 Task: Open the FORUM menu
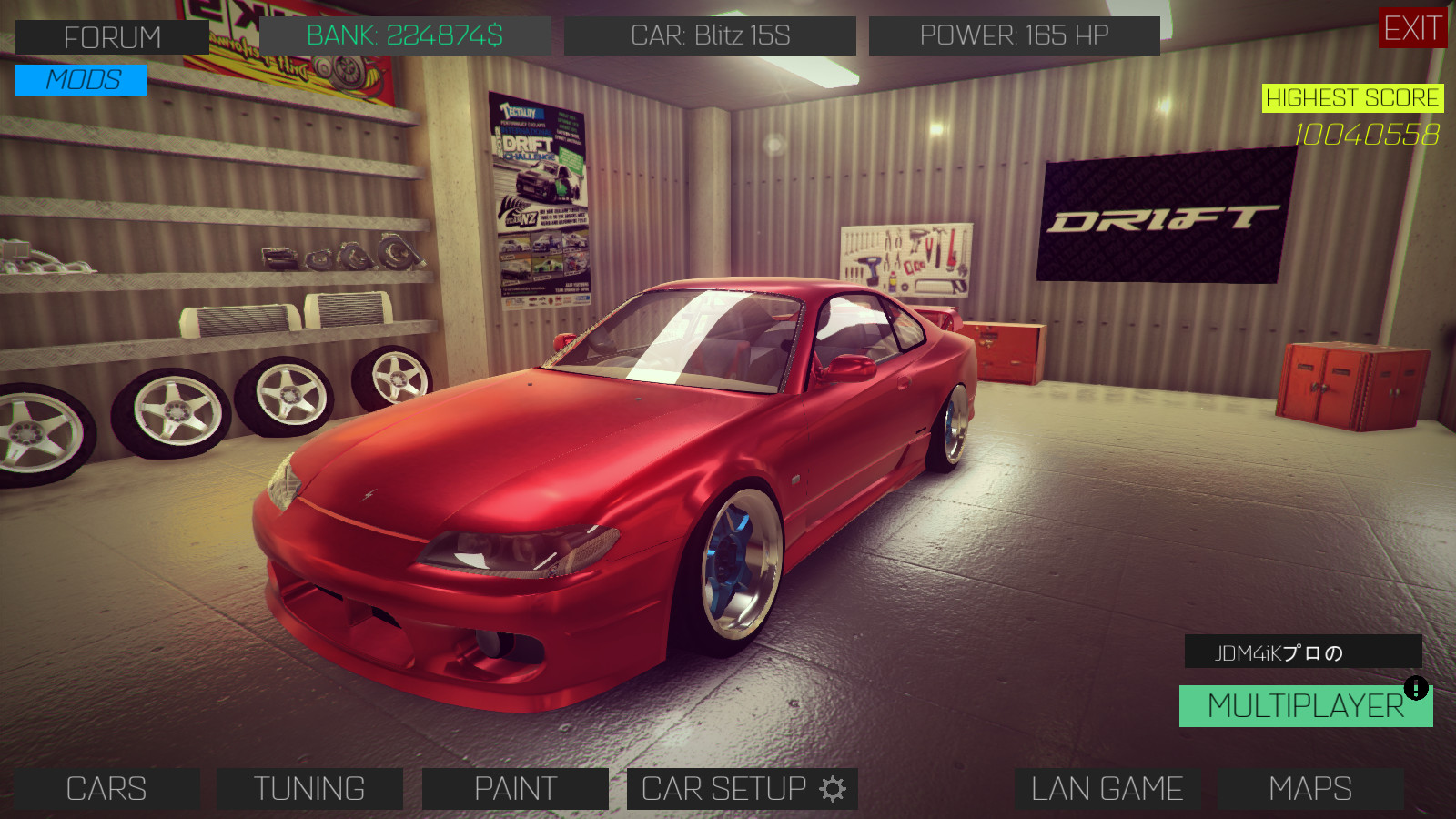(x=111, y=36)
